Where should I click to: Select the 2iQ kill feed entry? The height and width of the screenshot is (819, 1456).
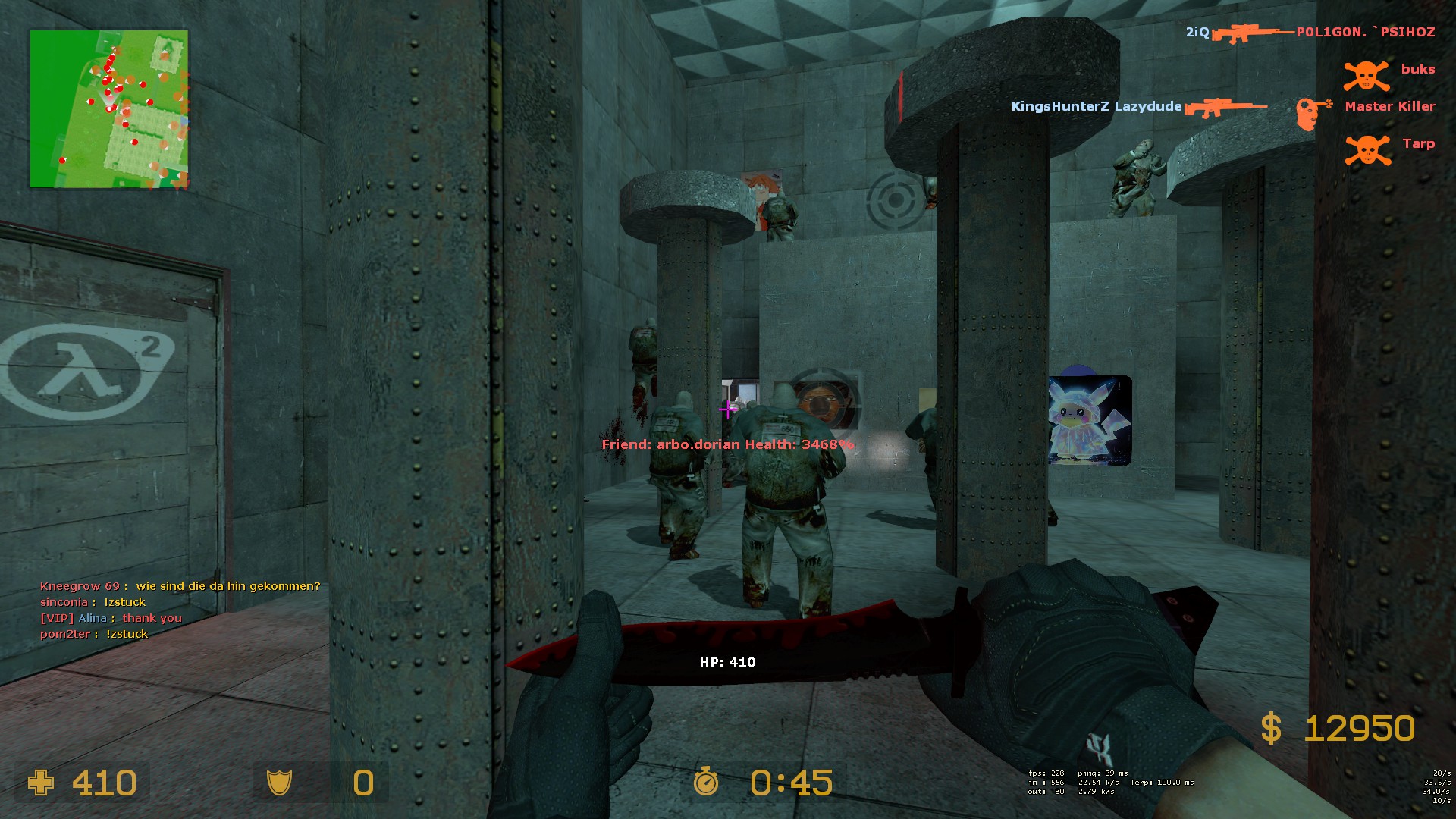pos(1310,33)
